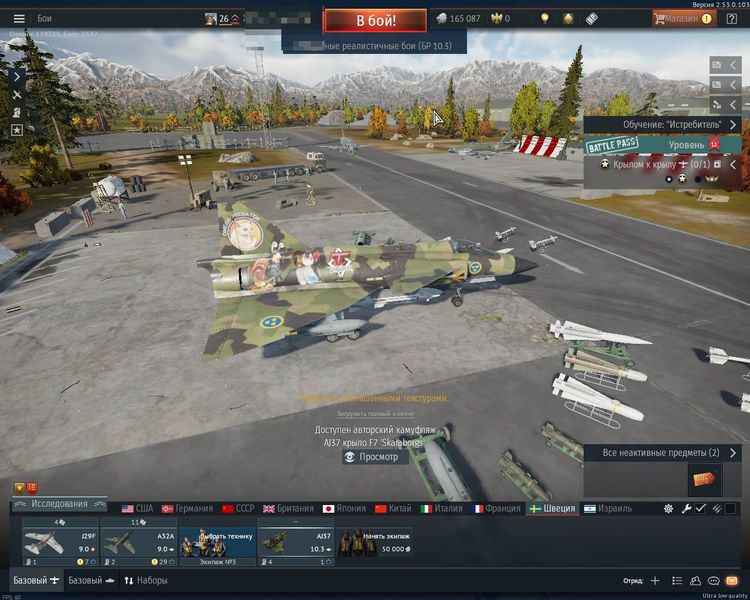The image size is (750, 600).
Task: Open the Франция nation tab
Action: [496, 508]
